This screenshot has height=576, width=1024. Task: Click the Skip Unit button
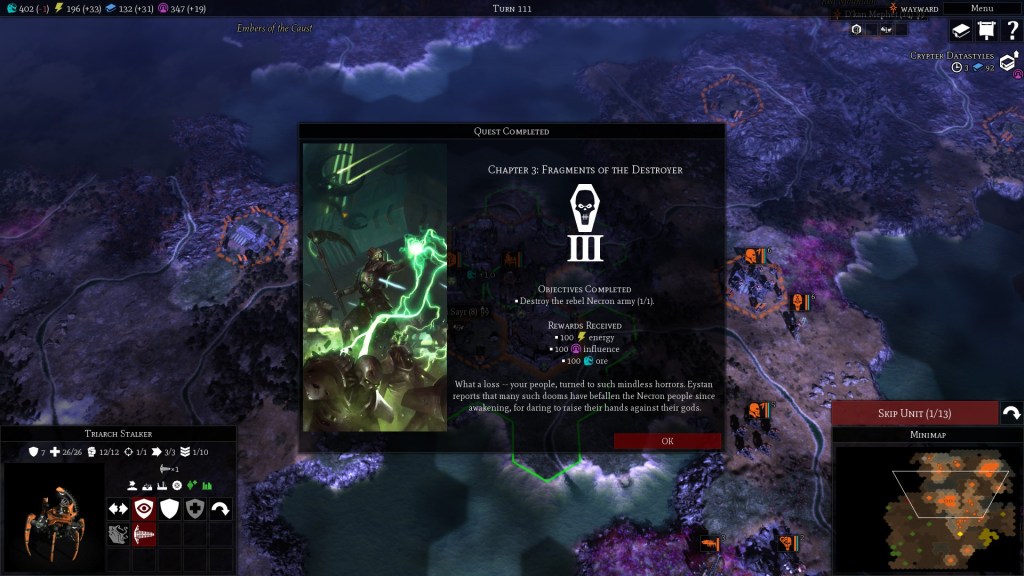click(x=914, y=414)
